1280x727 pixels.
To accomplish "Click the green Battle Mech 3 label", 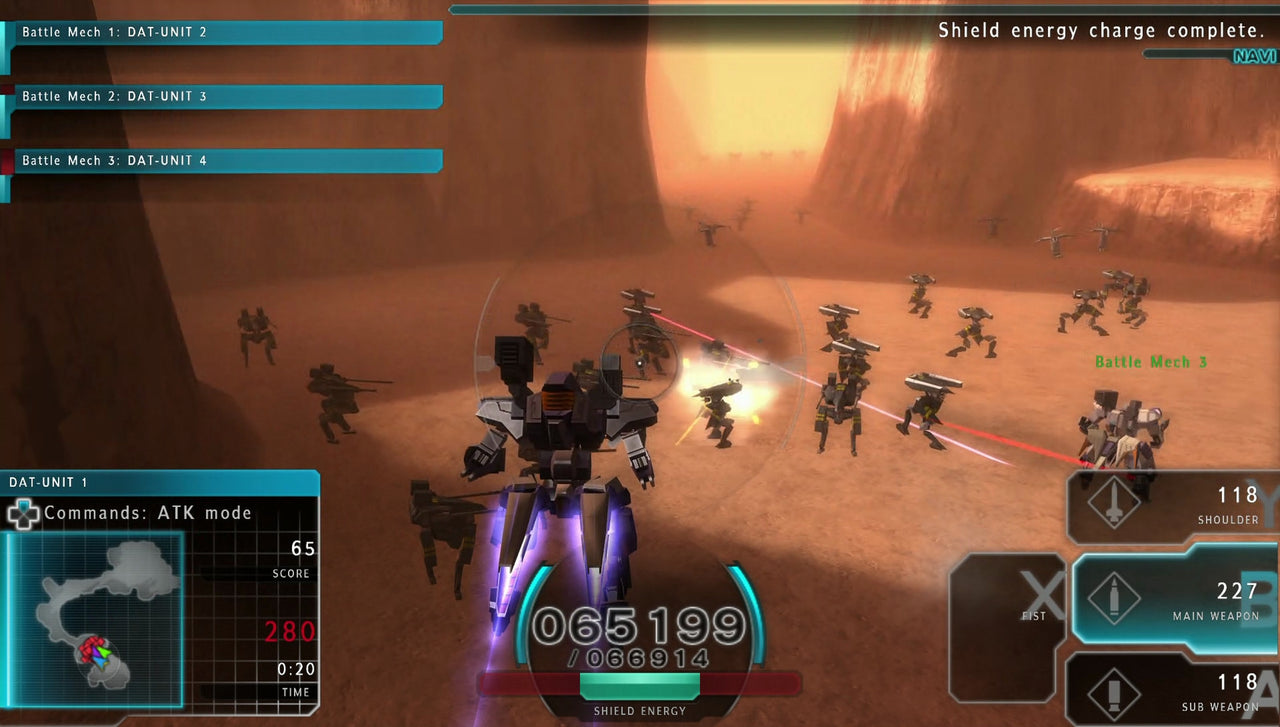I will 1150,362.
